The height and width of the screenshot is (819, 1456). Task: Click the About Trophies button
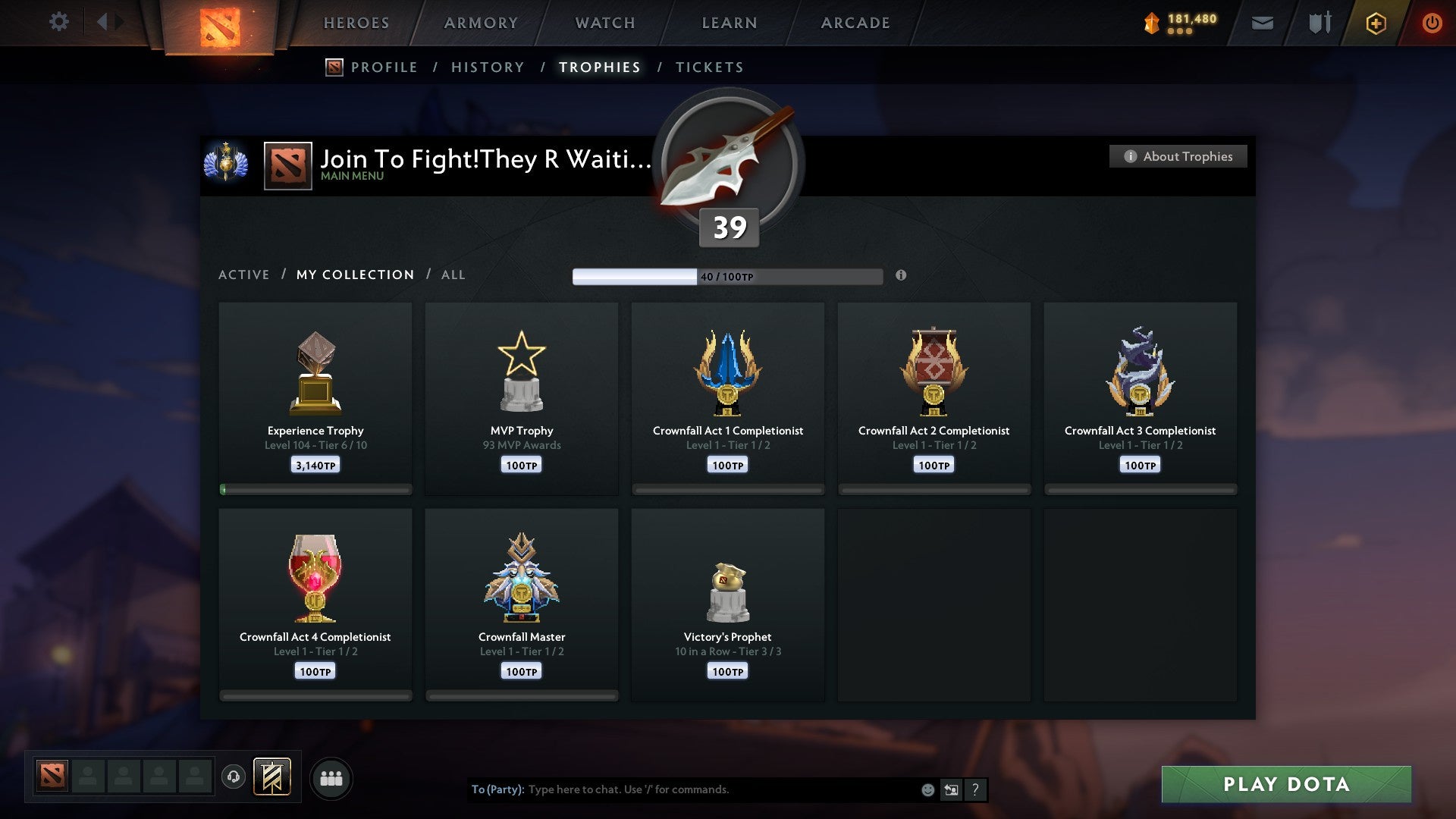click(x=1178, y=156)
